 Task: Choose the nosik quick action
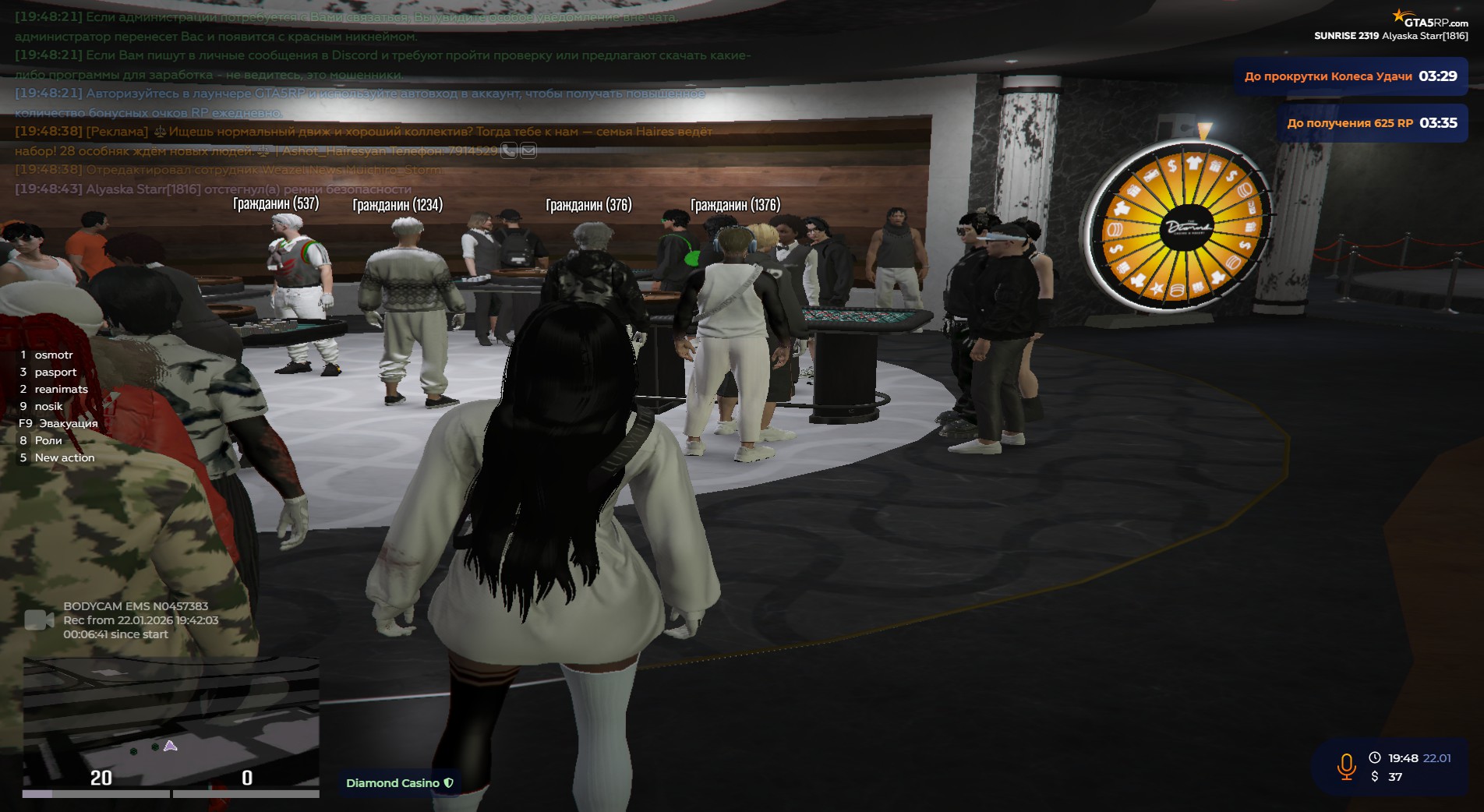click(x=48, y=406)
